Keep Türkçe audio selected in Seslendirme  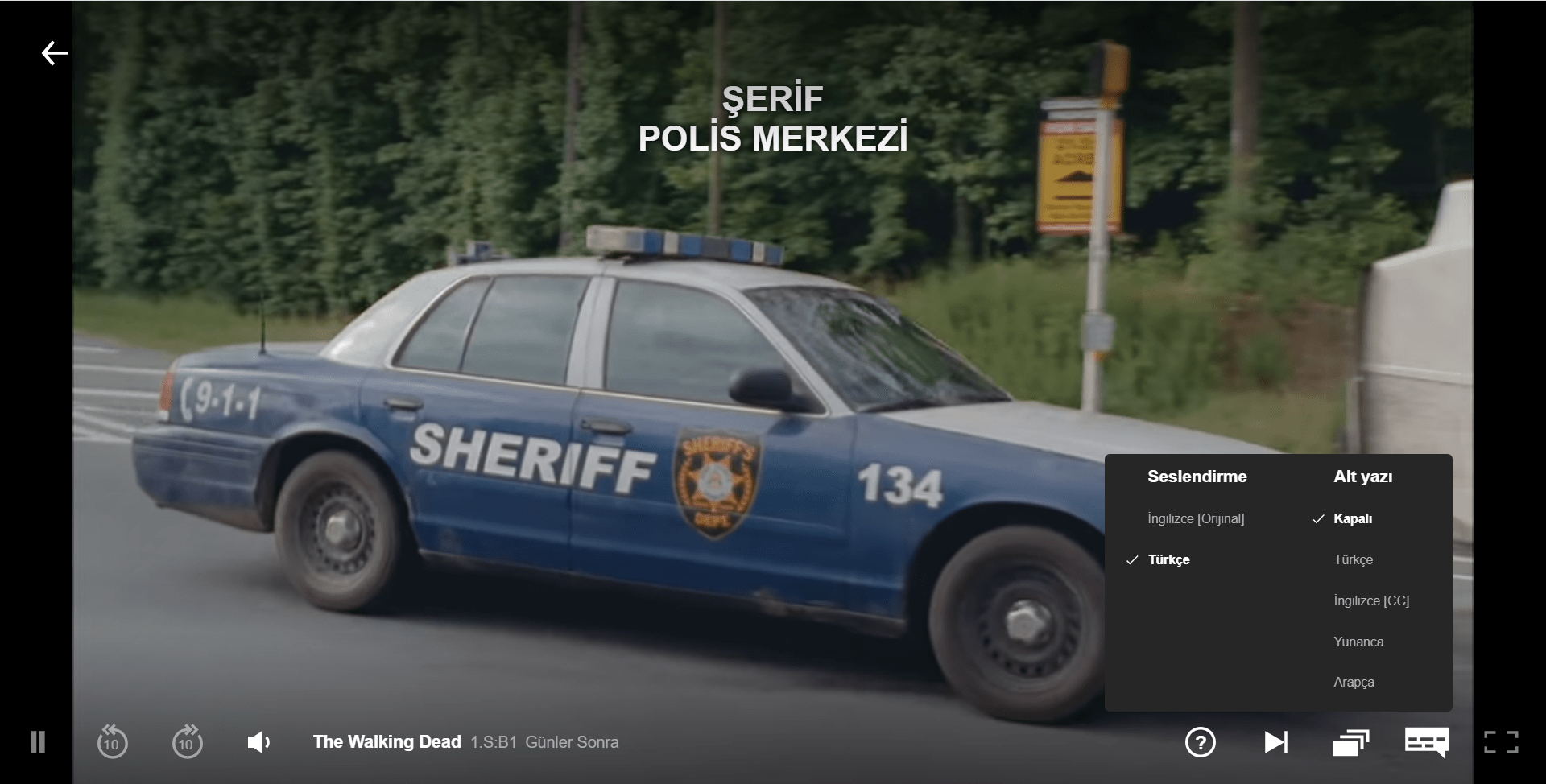pyautogui.click(x=1169, y=559)
